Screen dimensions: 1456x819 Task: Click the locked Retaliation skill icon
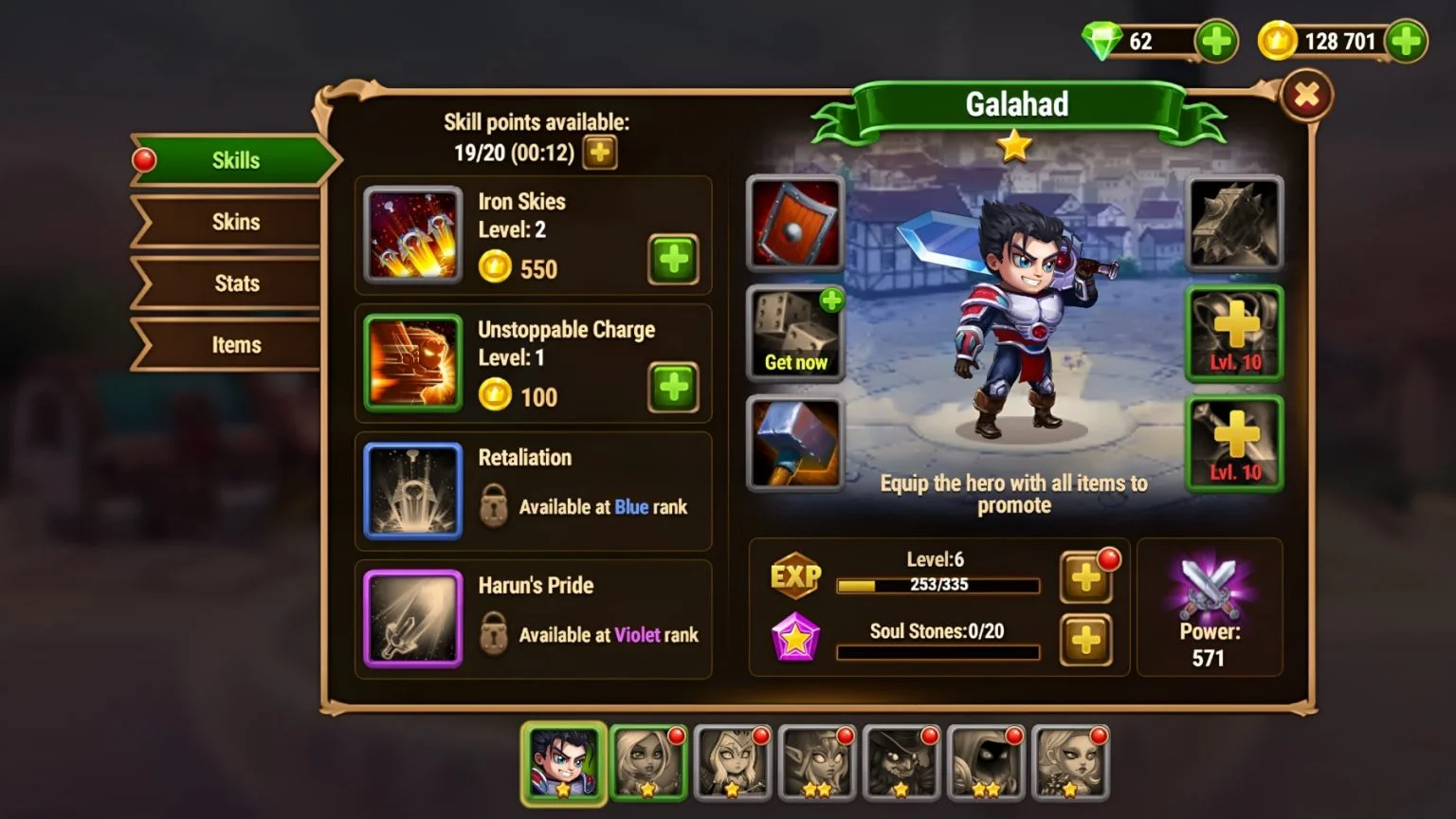pyautogui.click(x=412, y=491)
